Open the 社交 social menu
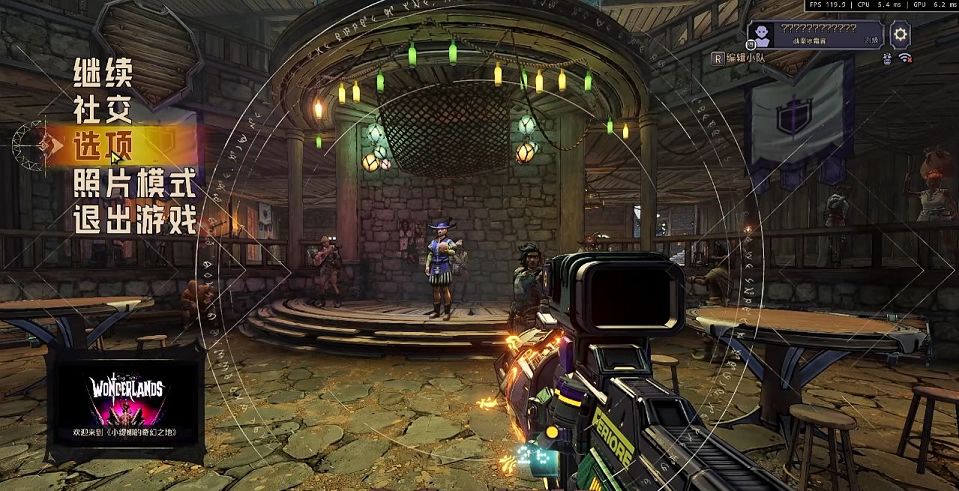 click(x=102, y=109)
